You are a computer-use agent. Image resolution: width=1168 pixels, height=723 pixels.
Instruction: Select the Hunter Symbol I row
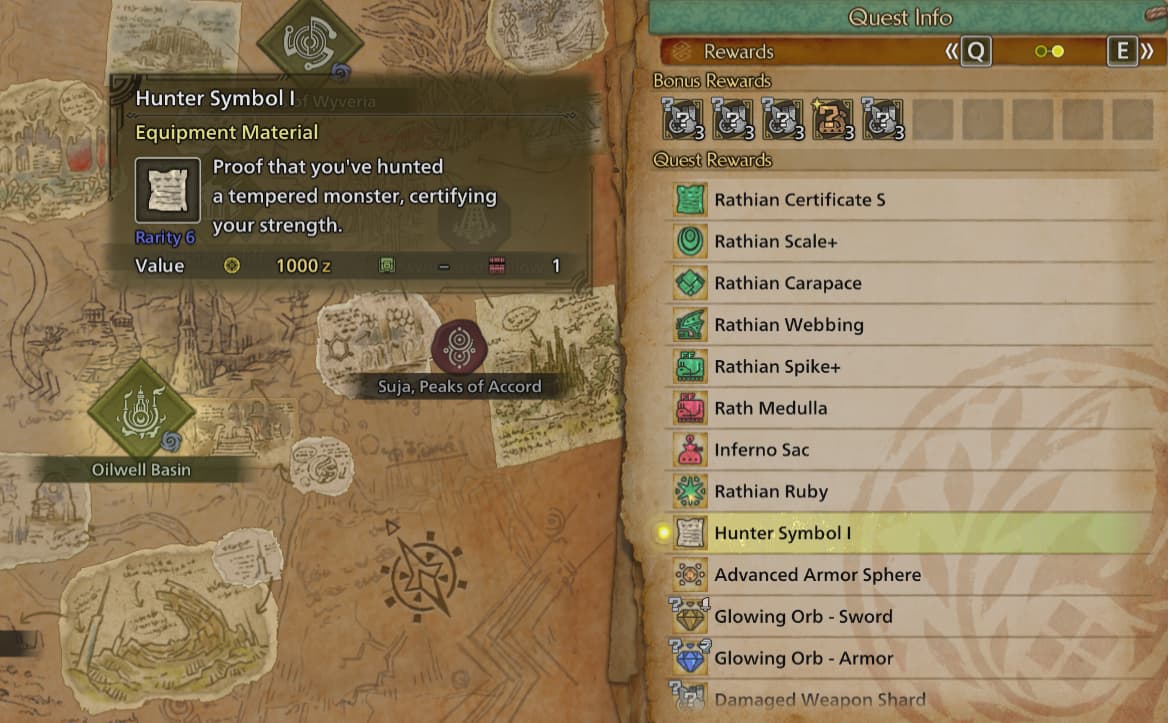point(782,534)
